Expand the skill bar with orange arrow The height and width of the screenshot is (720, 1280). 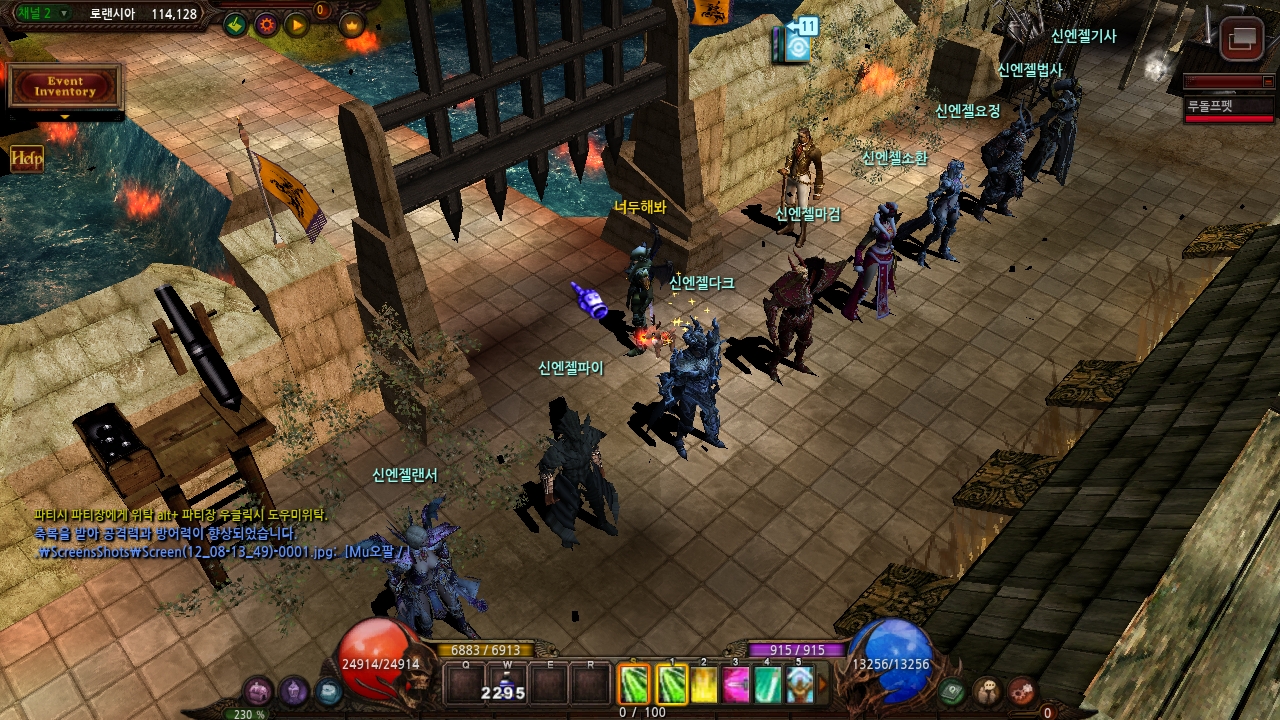point(823,685)
